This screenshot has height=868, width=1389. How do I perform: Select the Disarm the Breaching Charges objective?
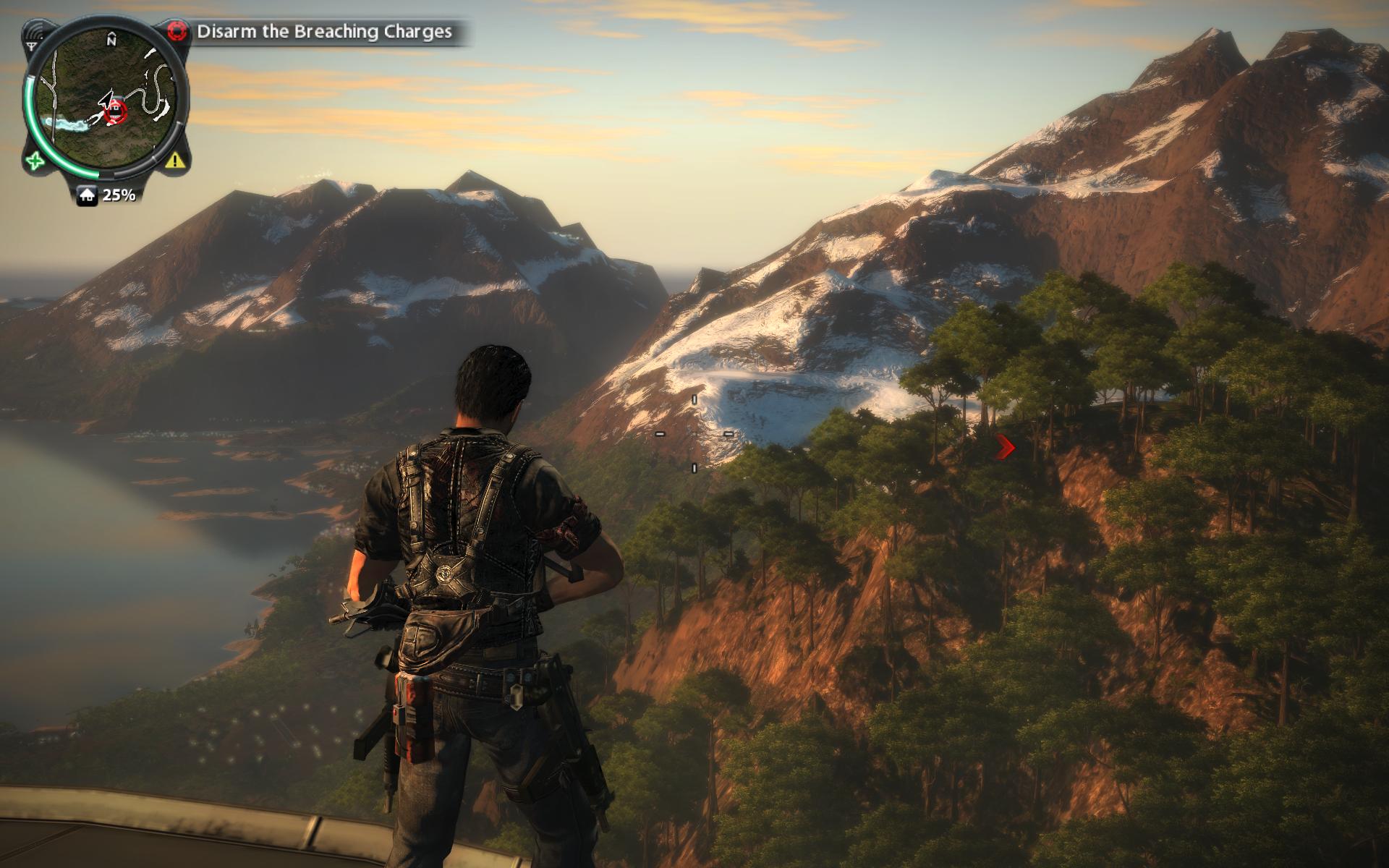point(324,32)
